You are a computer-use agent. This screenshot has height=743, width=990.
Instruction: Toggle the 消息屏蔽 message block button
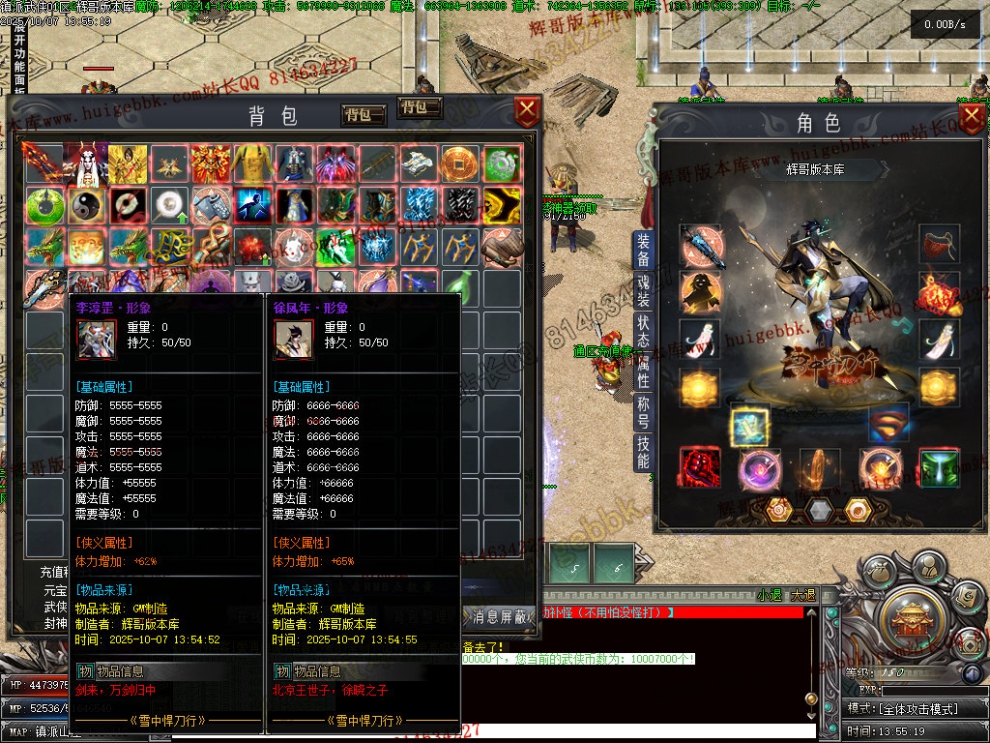[x=499, y=617]
